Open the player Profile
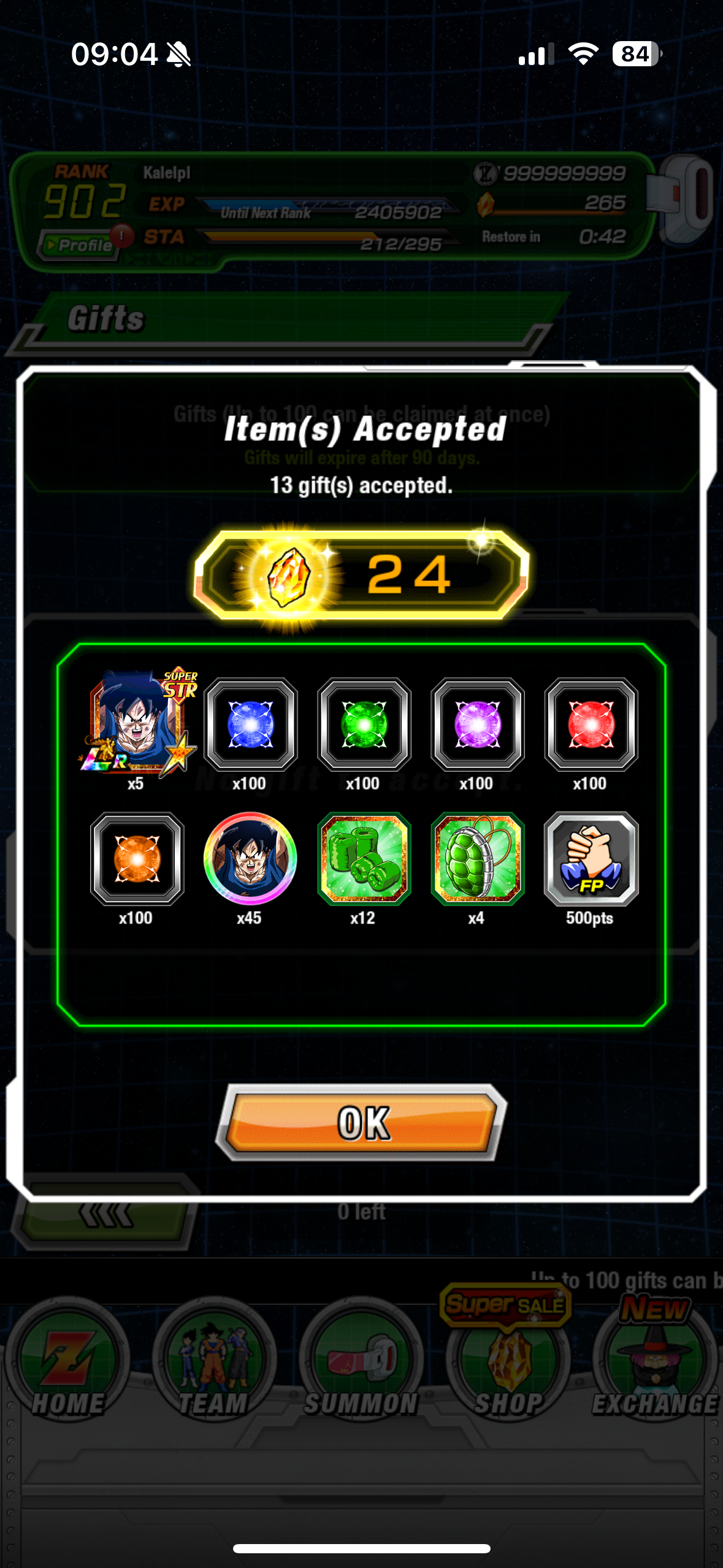This screenshot has width=723, height=1568. point(78,245)
